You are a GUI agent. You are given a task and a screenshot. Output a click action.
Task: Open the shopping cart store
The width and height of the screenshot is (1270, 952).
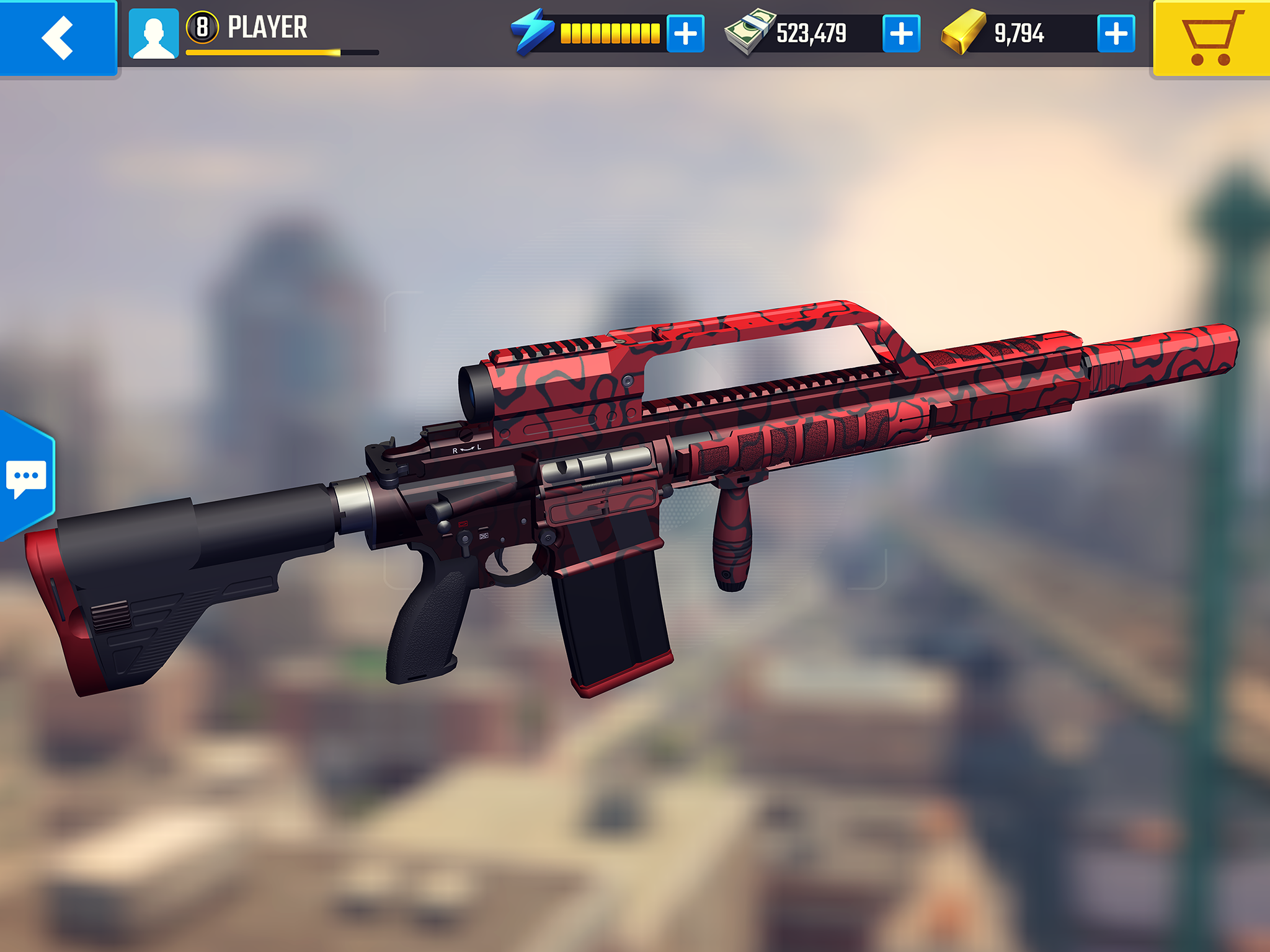[1215, 38]
